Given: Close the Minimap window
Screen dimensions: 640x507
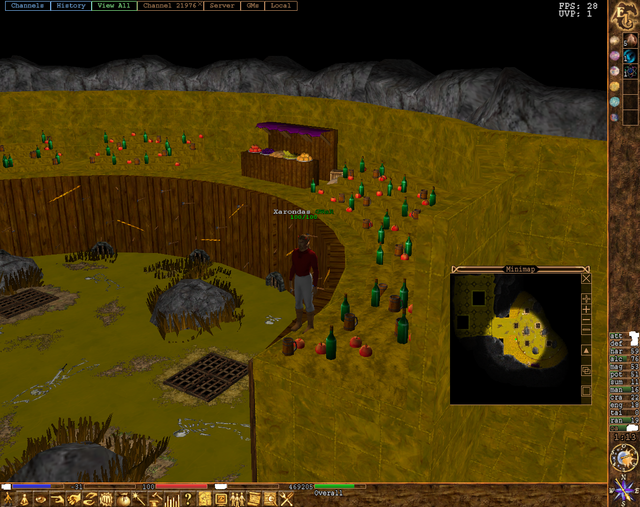Looking at the screenshot, I should point(586,280).
